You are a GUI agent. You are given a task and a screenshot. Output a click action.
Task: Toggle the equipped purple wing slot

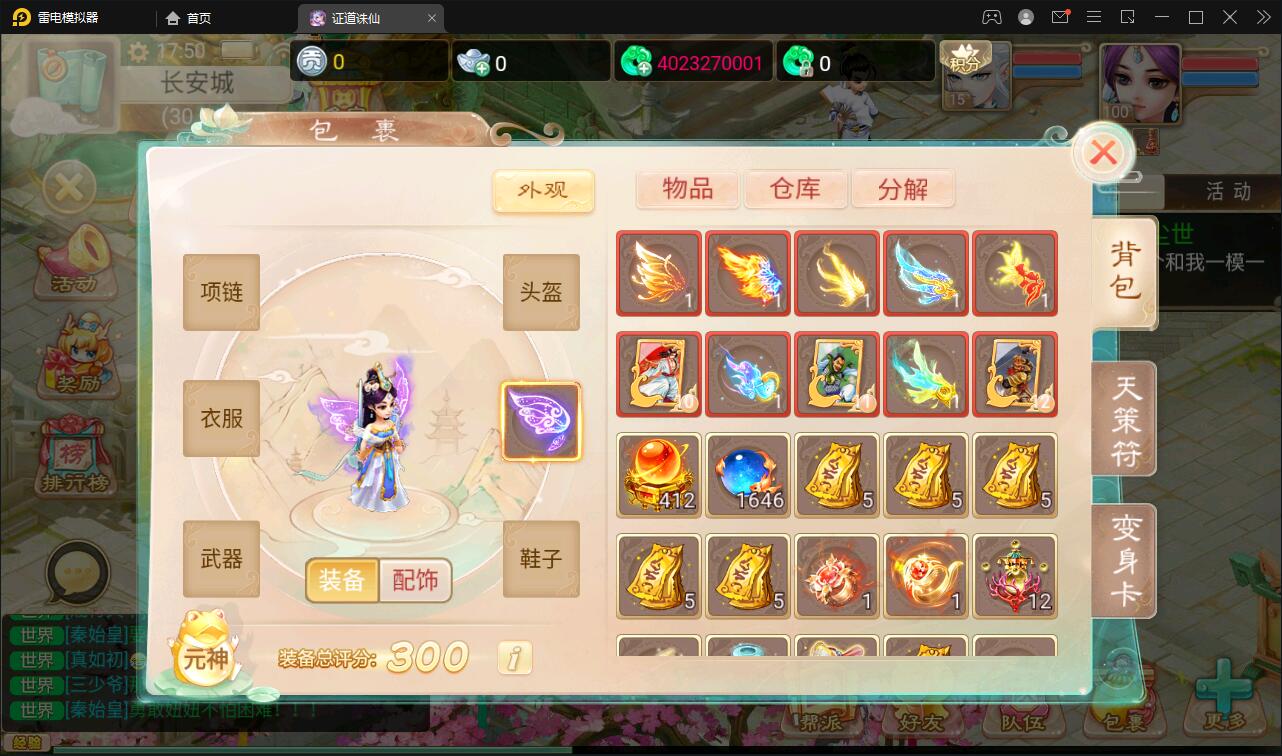[542, 421]
